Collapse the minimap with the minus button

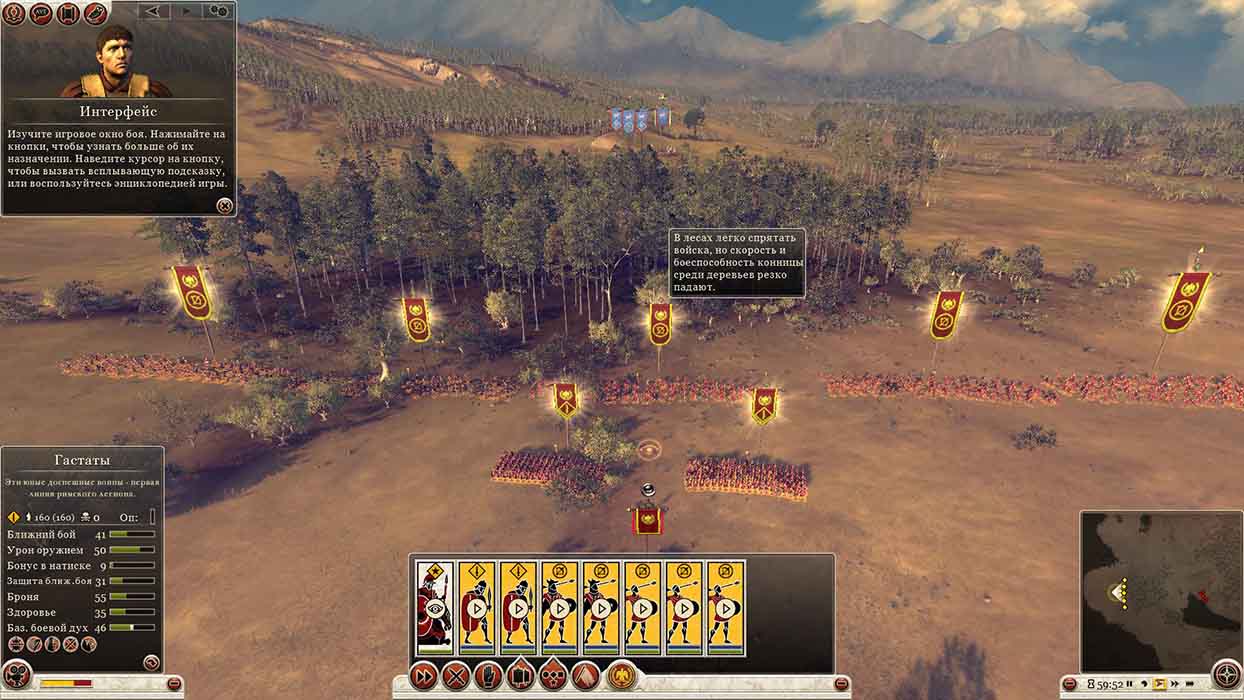pos(1069,685)
